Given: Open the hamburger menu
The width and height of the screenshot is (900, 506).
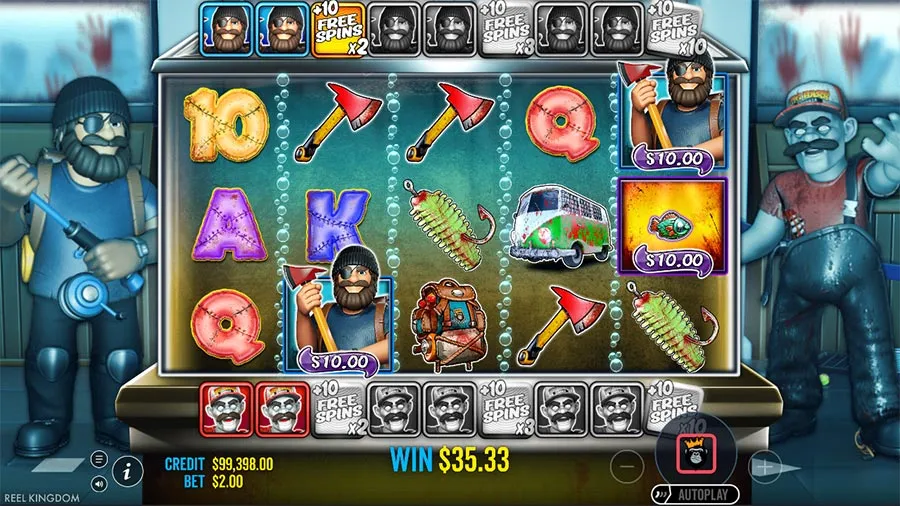Looking at the screenshot, I should click(99, 459).
